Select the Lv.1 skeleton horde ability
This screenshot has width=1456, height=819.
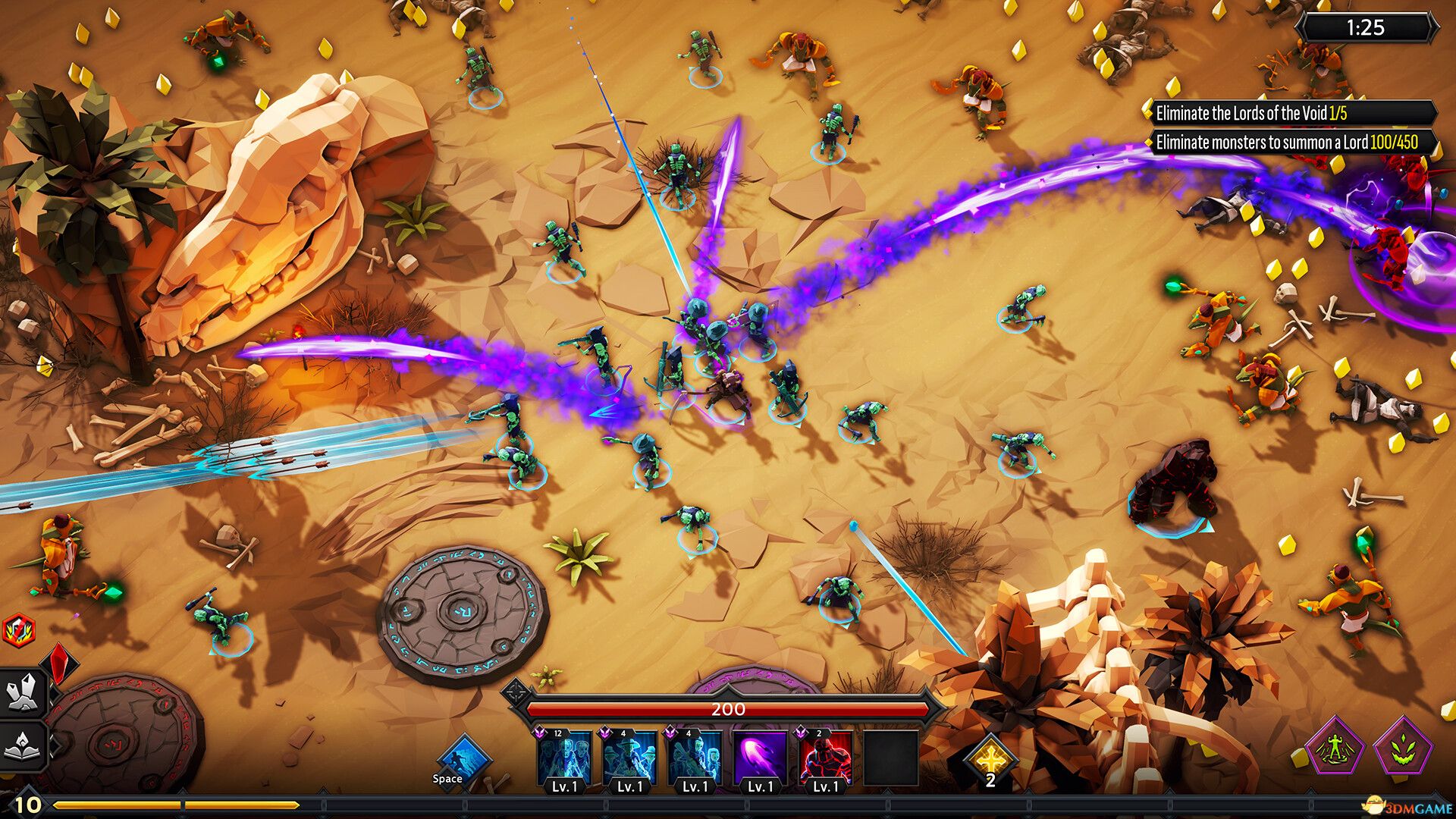coord(565,758)
